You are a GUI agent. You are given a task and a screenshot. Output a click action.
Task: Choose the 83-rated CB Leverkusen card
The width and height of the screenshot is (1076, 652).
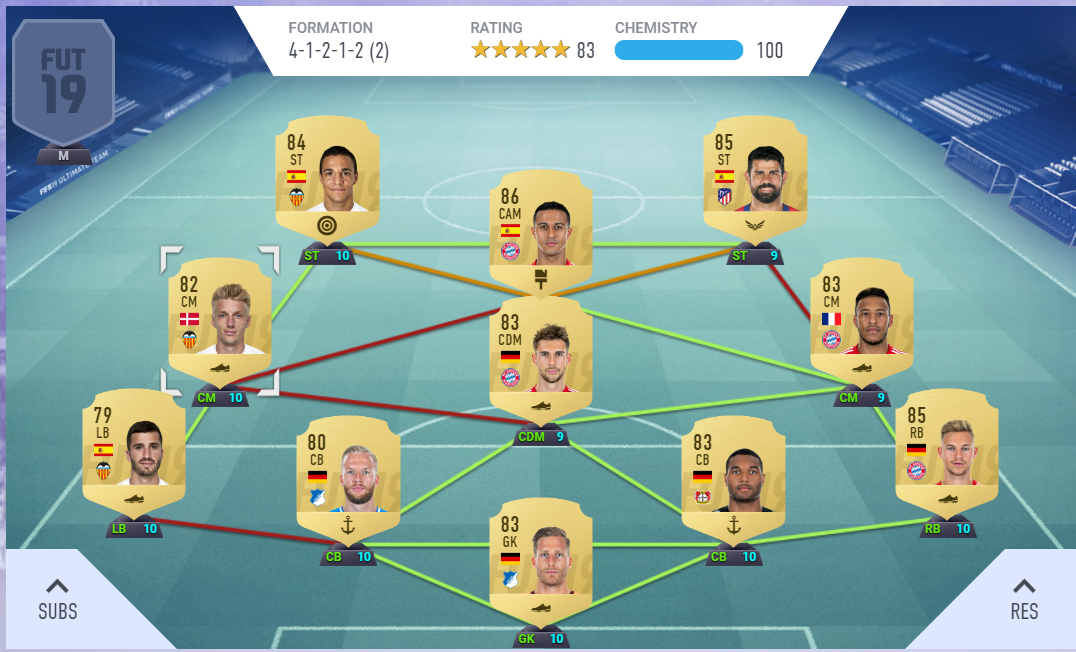pos(733,478)
